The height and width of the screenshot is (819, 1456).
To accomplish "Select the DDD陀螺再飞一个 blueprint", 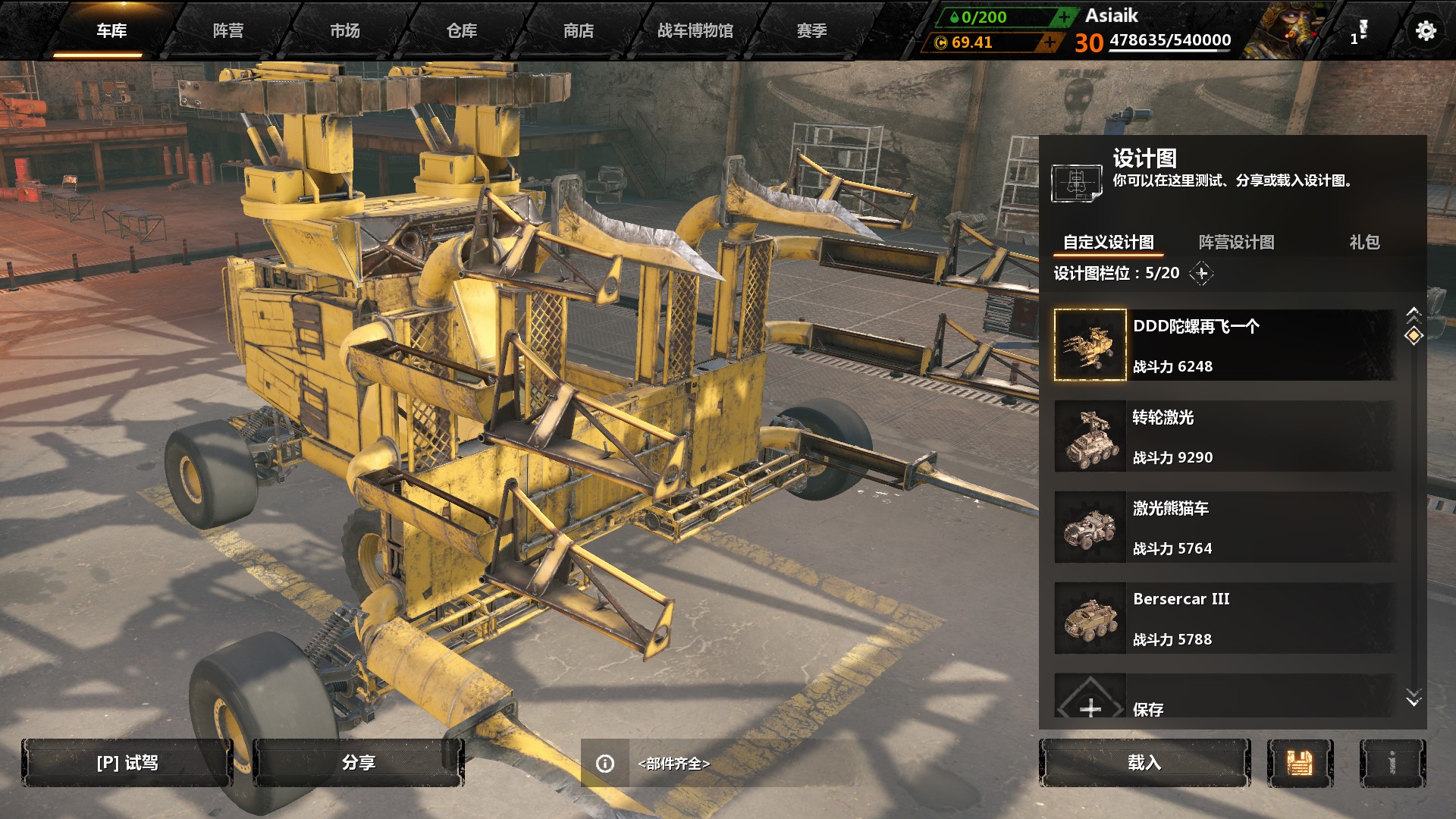I will pyautogui.click(x=1224, y=345).
